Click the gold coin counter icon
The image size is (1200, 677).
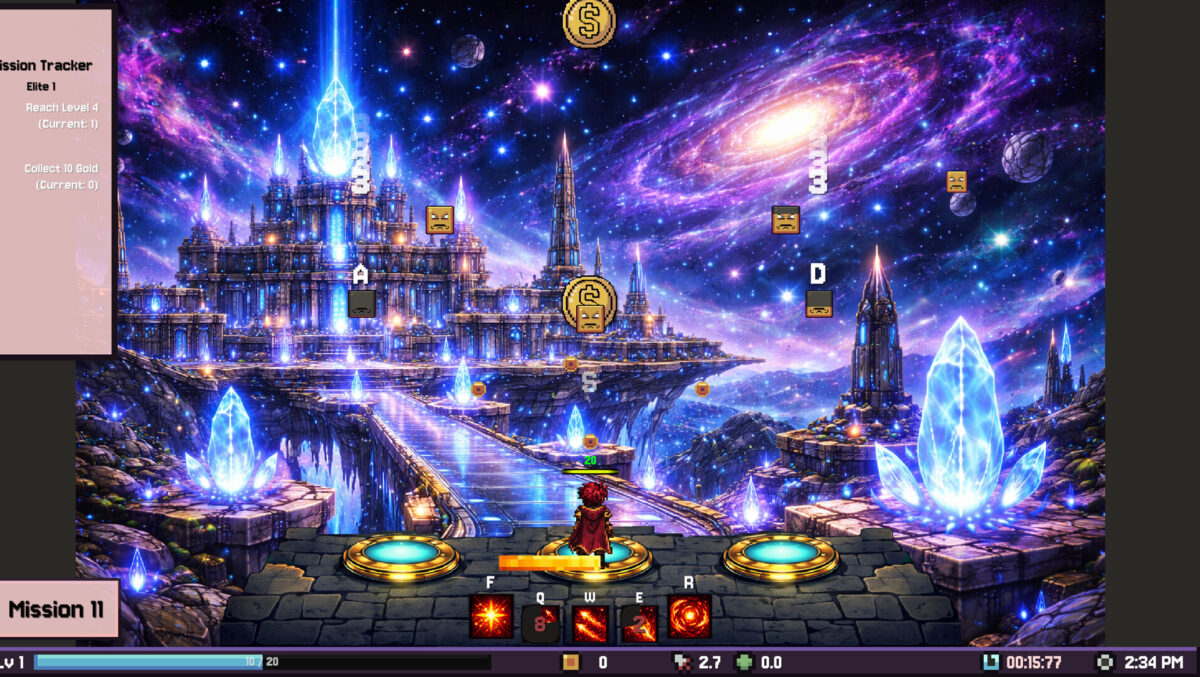tap(571, 662)
